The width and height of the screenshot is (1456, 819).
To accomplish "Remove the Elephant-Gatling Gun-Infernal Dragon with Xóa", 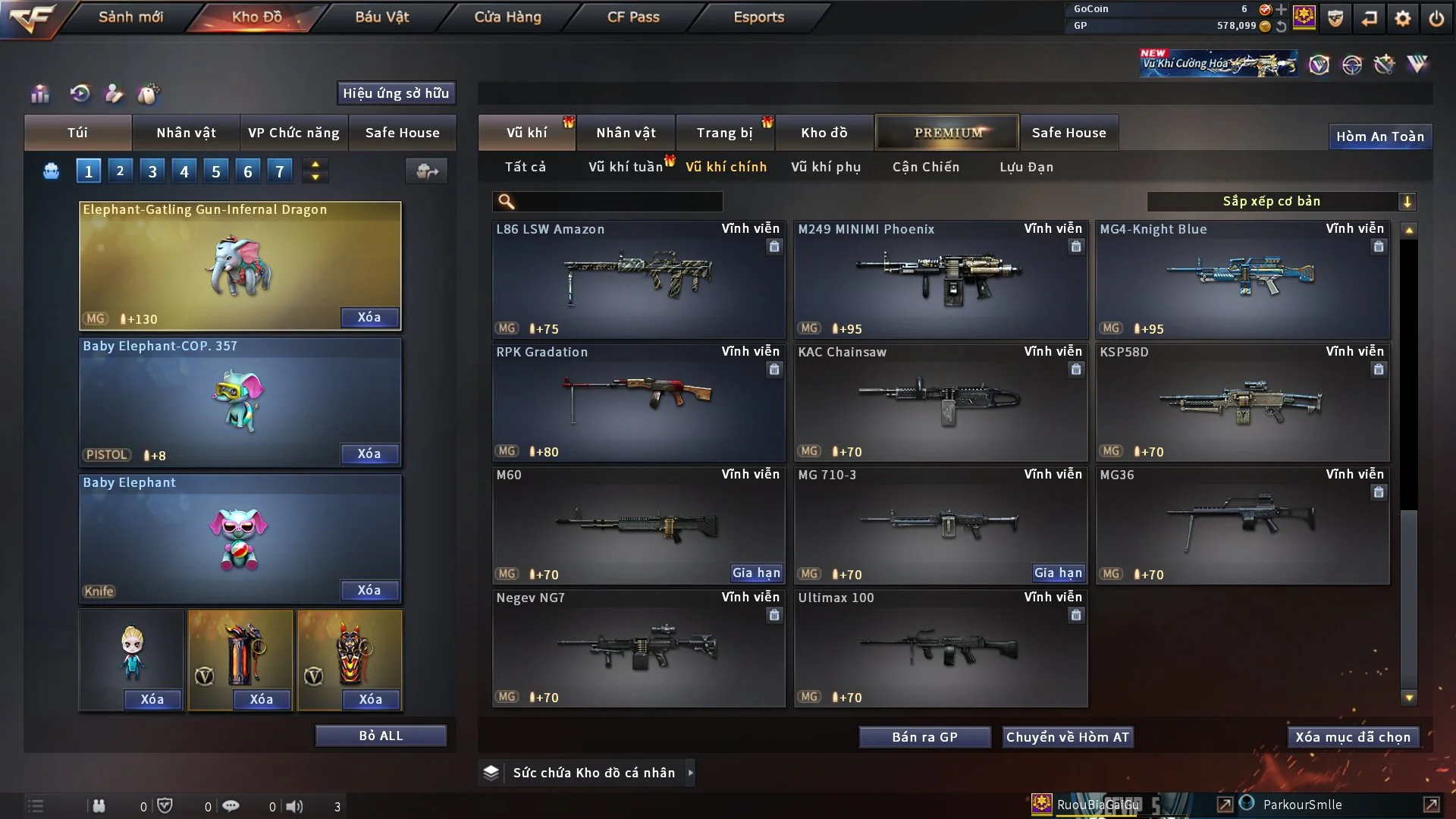I will point(369,317).
